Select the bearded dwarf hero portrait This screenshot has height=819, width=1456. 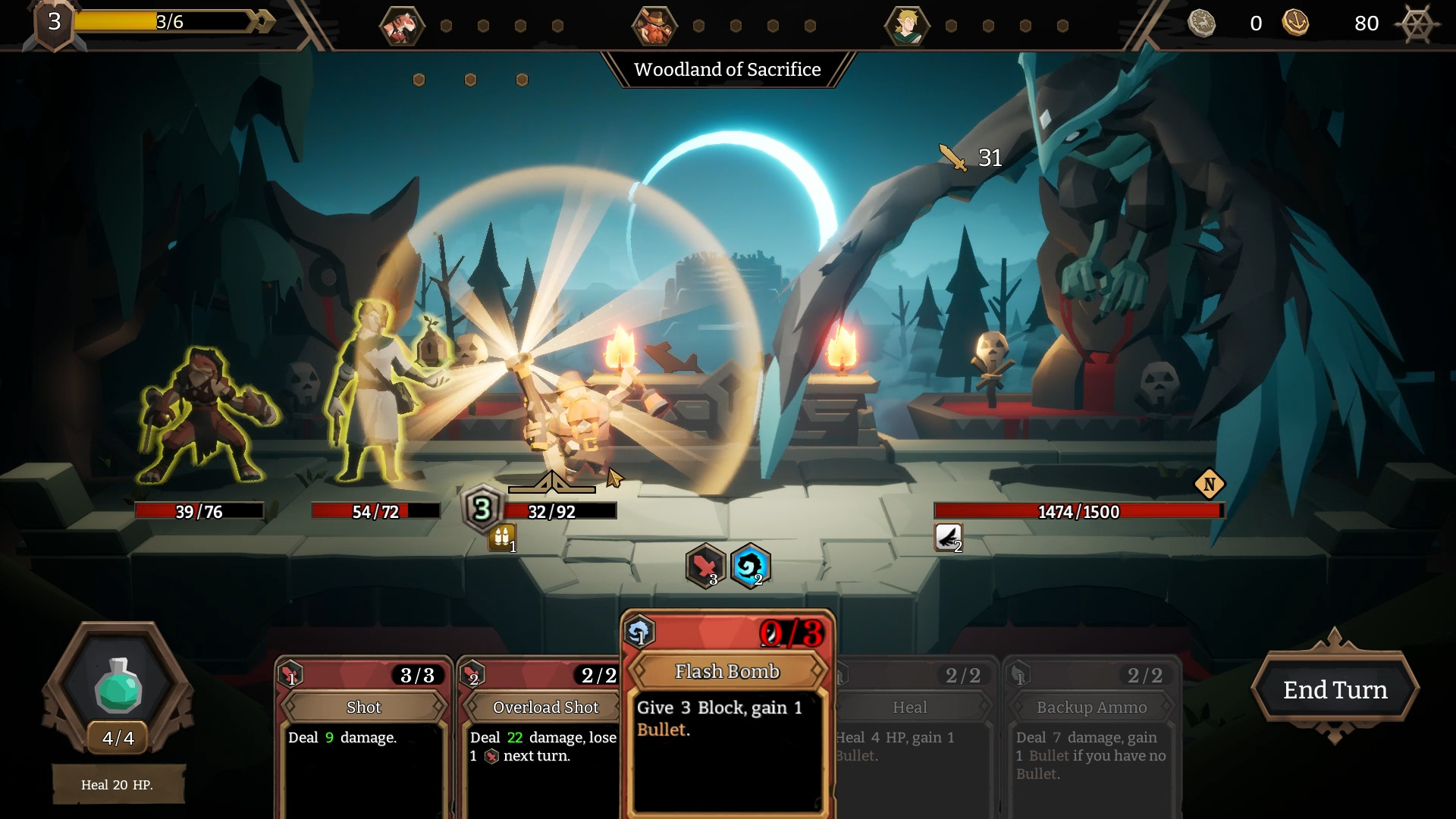click(x=654, y=26)
